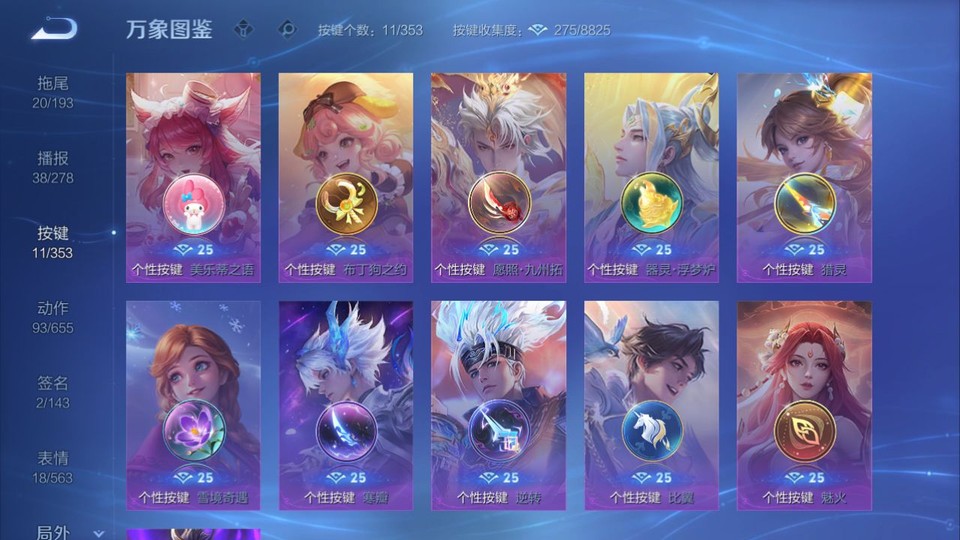This screenshot has width=960, height=540.
Task: Select the 器灵·浮梦炉 button card
Action: [x=651, y=178]
